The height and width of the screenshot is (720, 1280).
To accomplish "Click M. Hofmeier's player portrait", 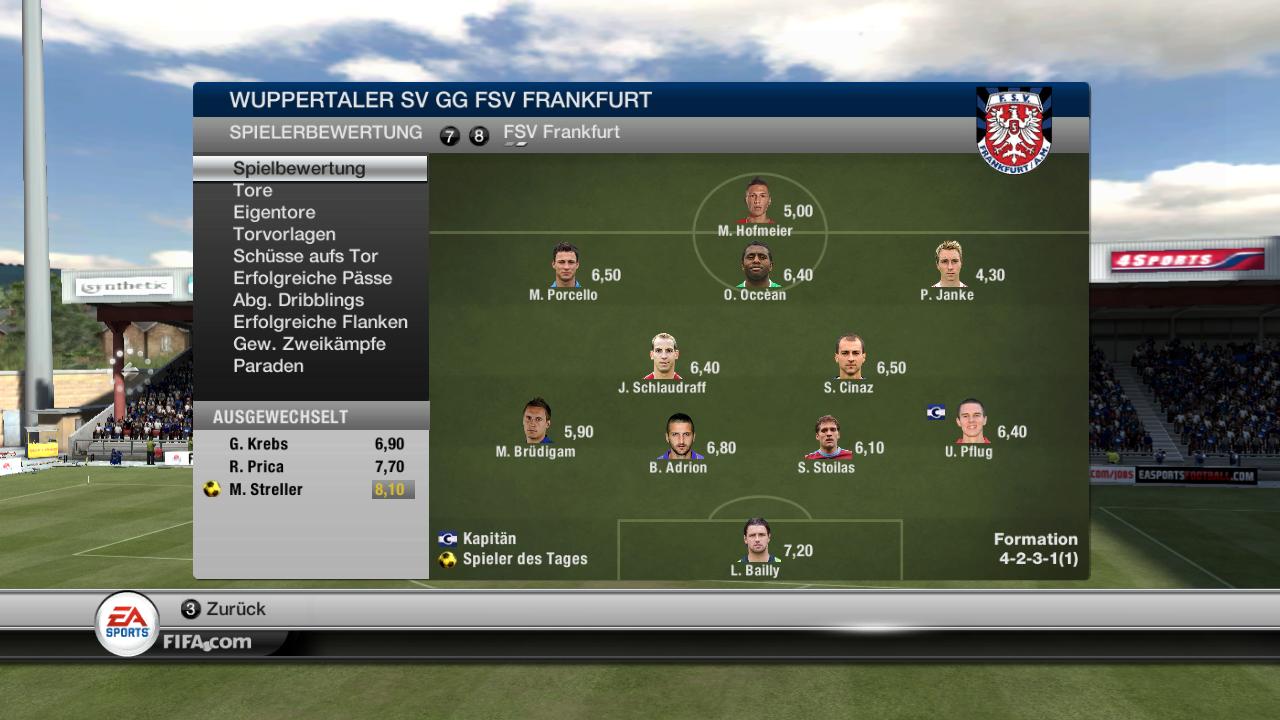I will pos(757,202).
